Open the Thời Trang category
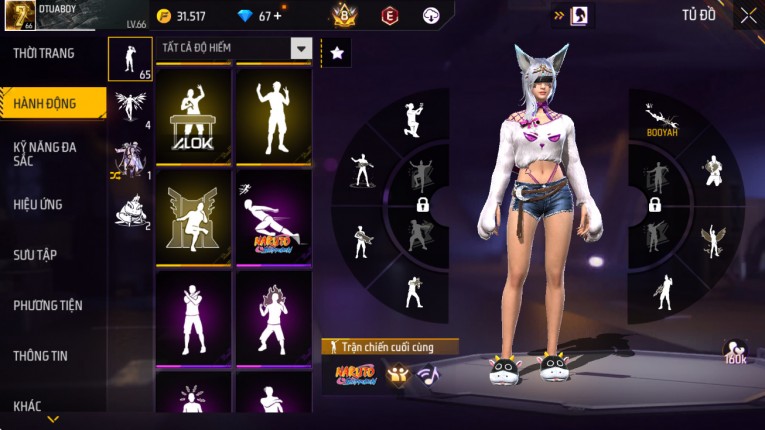Image resolution: width=765 pixels, height=430 pixels. pyautogui.click(x=45, y=53)
